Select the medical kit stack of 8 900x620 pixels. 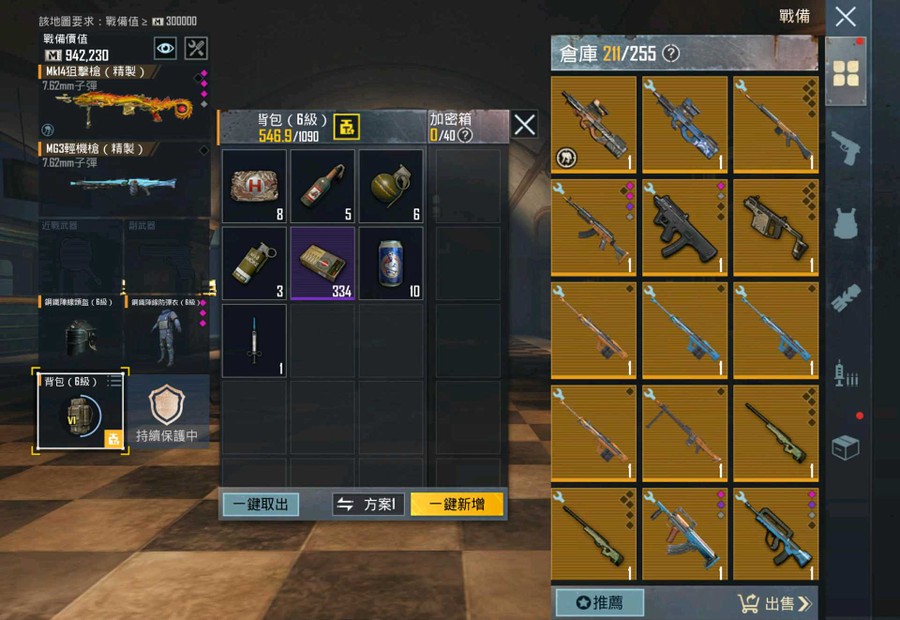pos(254,186)
